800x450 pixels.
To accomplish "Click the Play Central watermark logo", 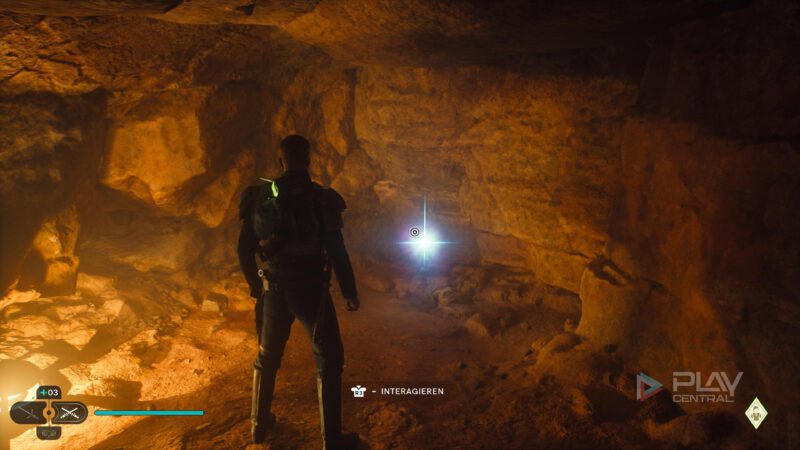I will tap(690, 387).
